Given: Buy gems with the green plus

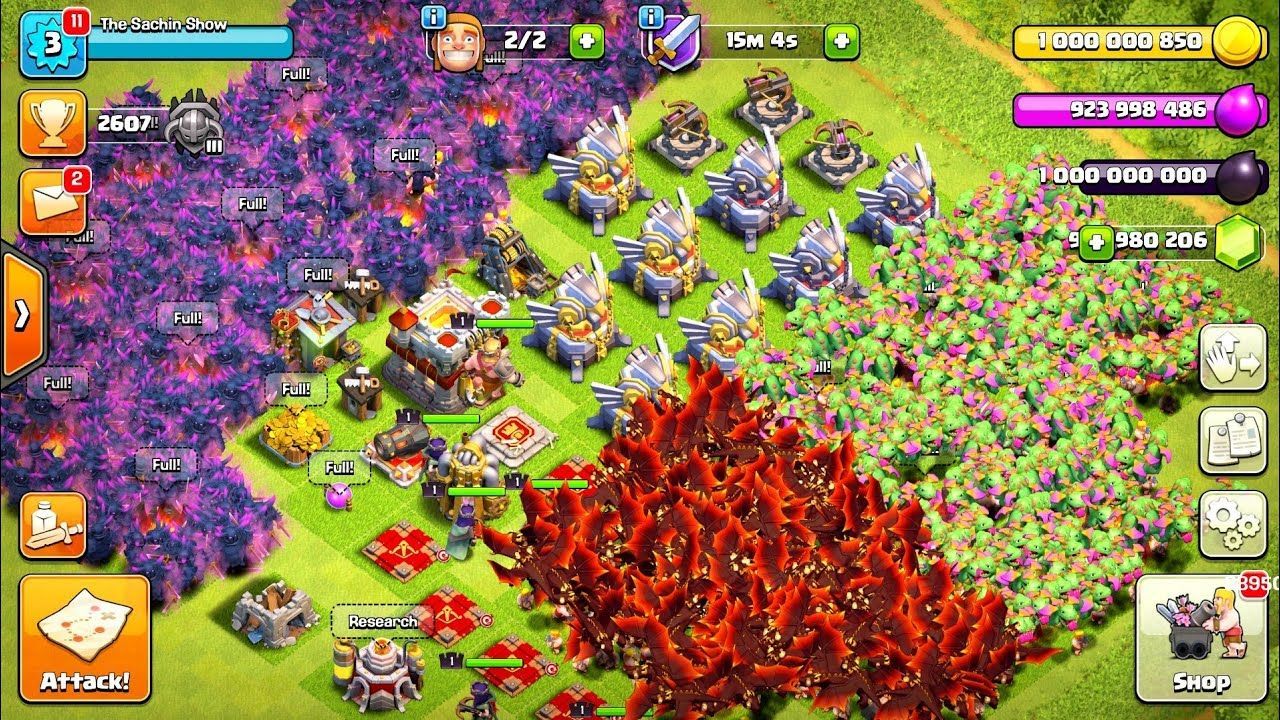Looking at the screenshot, I should point(1097,241).
